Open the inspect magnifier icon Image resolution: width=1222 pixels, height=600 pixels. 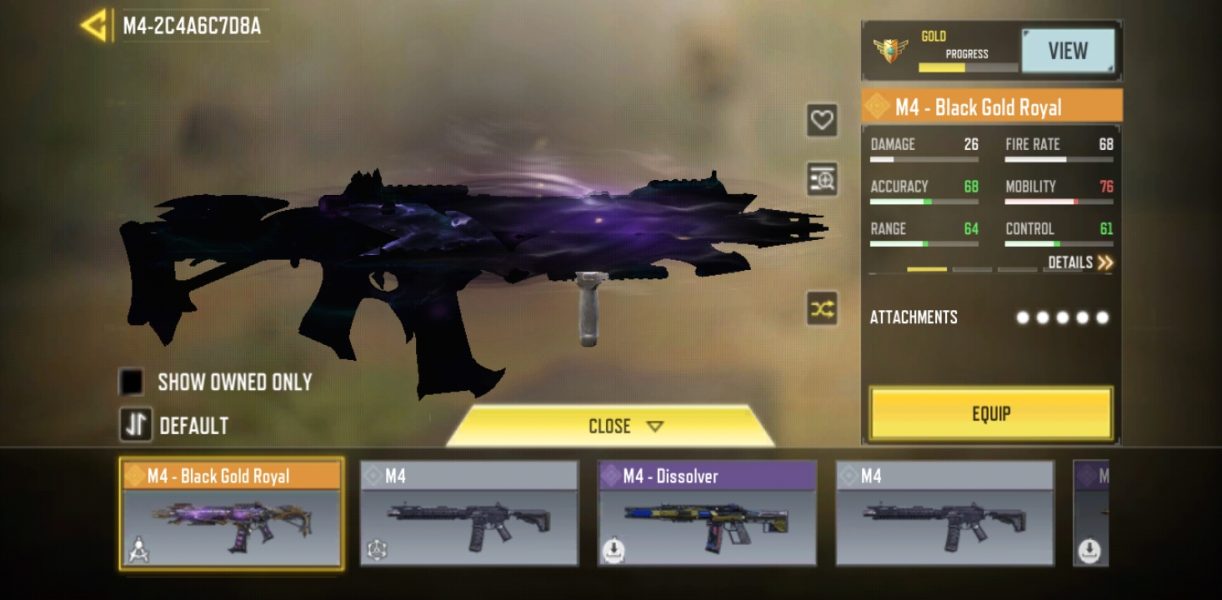pyautogui.click(x=822, y=180)
